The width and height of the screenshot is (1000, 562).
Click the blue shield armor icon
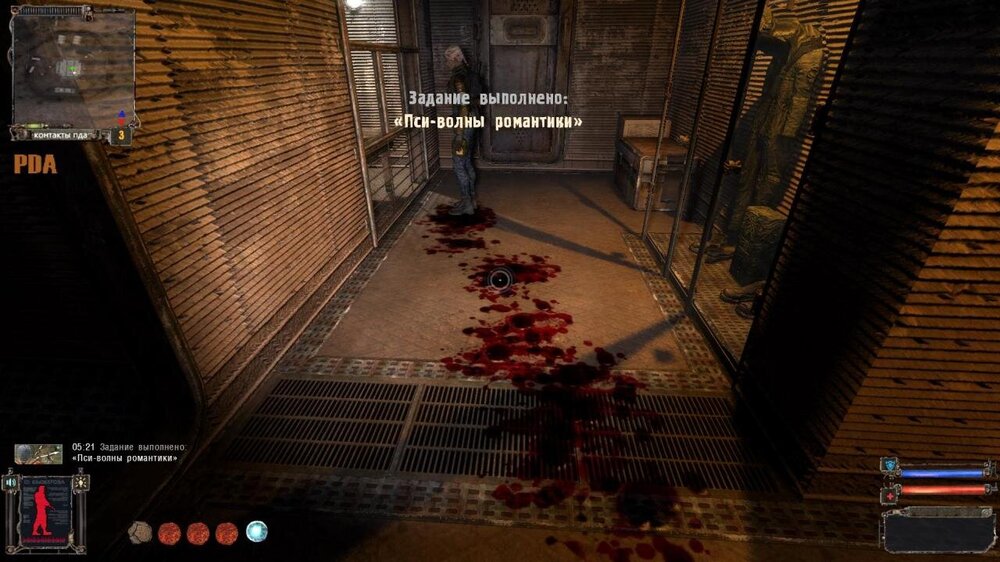click(889, 466)
